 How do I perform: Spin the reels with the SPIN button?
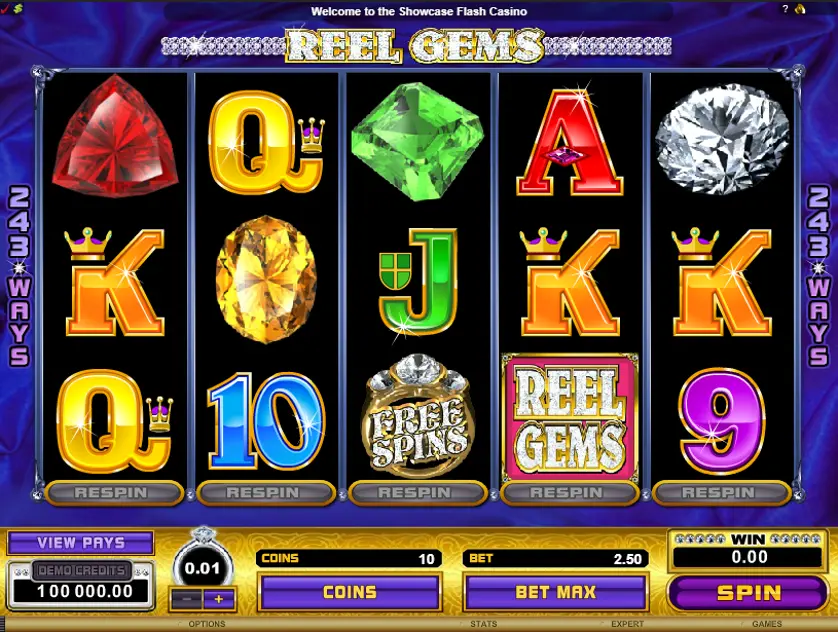point(749,592)
